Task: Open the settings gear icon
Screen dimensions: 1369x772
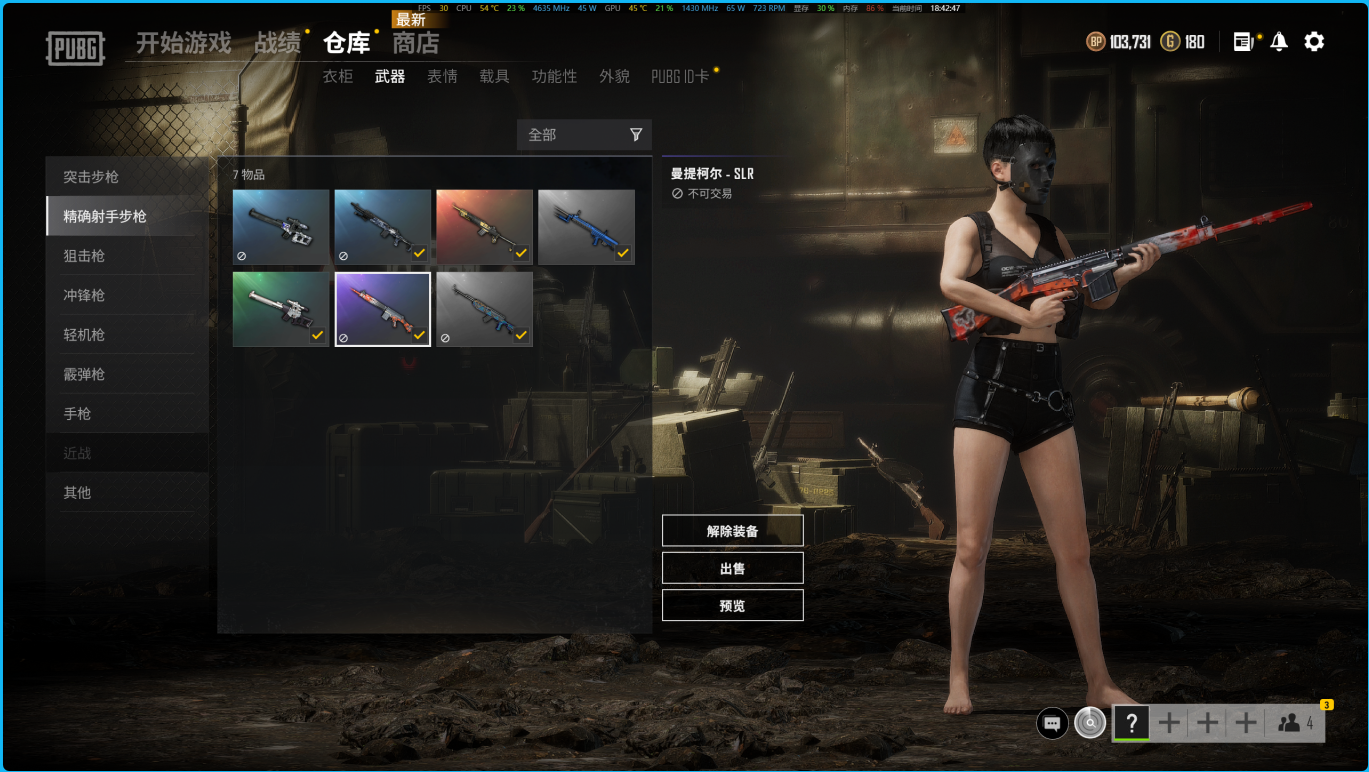Action: 1314,42
